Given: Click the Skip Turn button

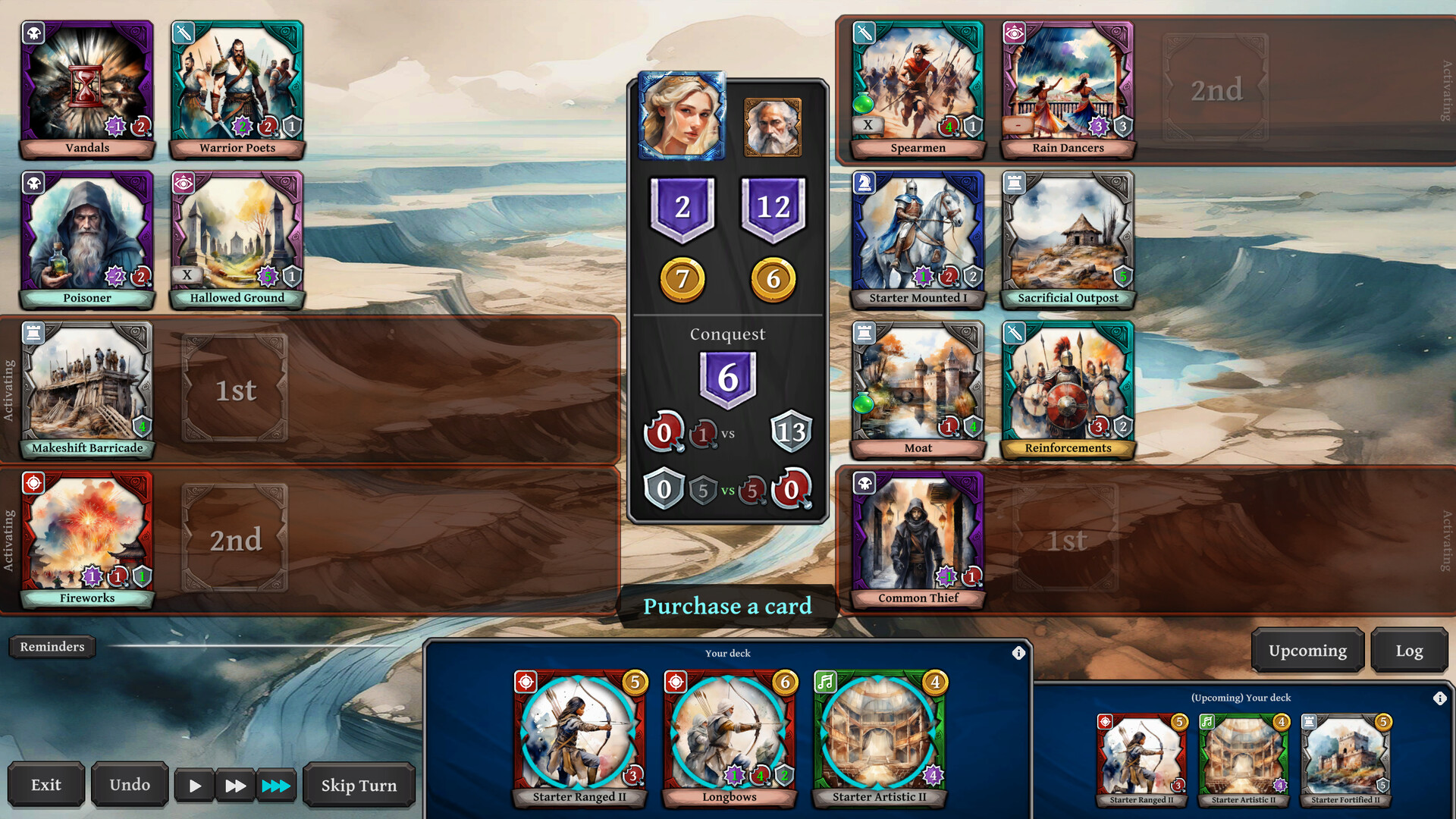Looking at the screenshot, I should [359, 785].
